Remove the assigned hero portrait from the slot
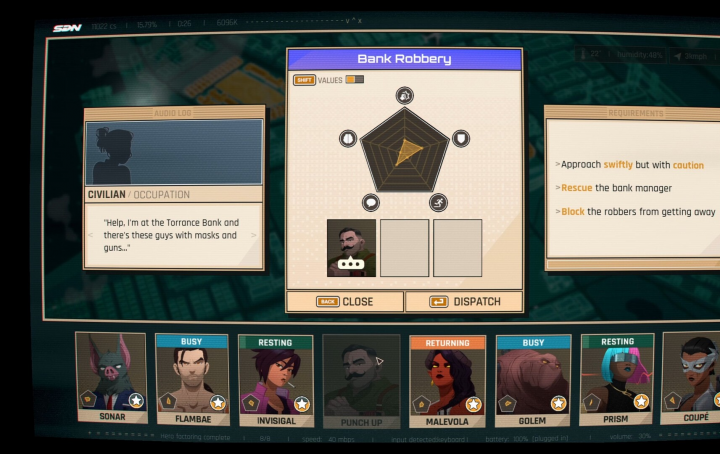Image resolution: width=720 pixels, height=454 pixels. point(351,247)
